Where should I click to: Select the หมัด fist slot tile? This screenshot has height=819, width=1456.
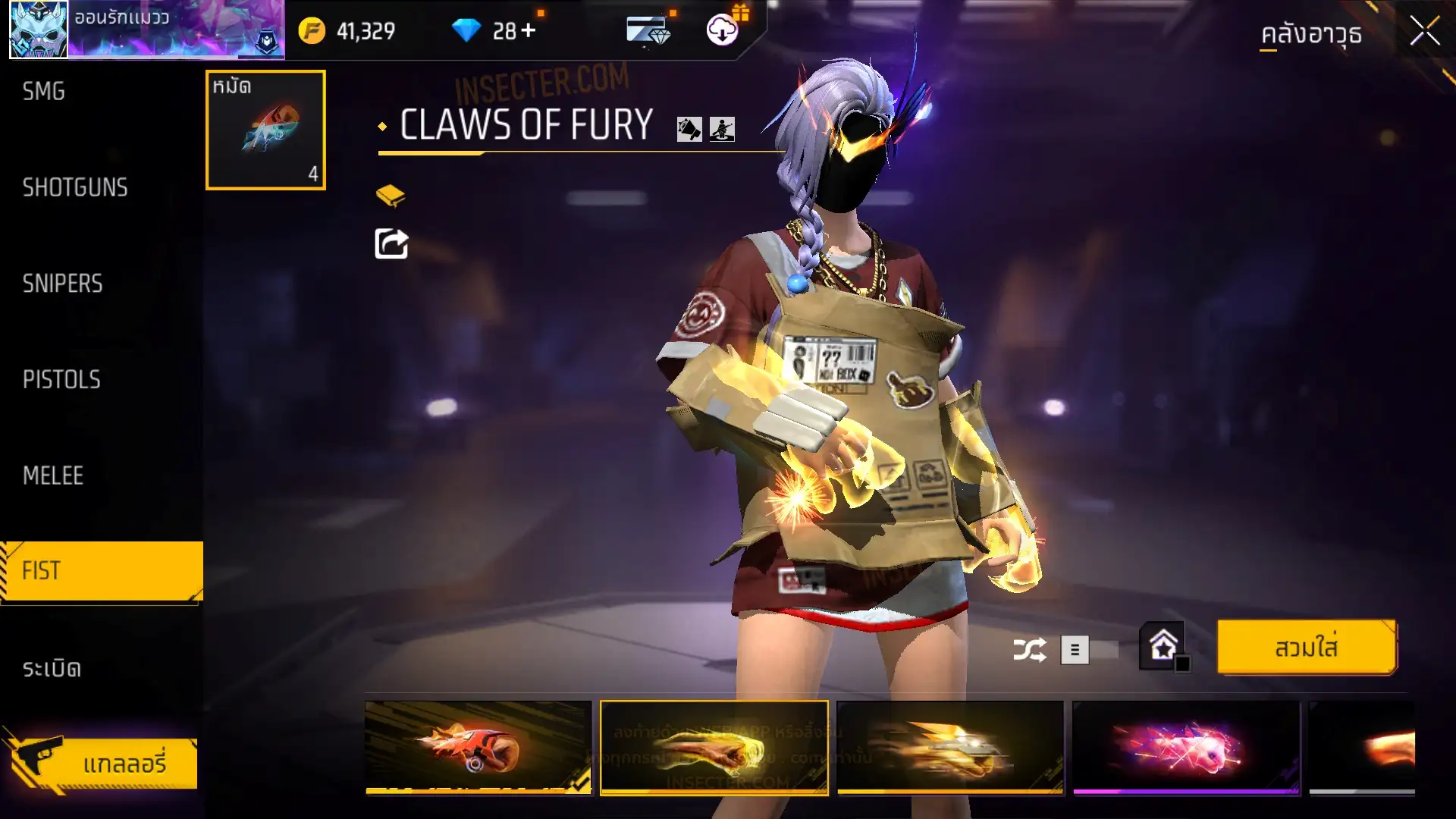[265, 130]
